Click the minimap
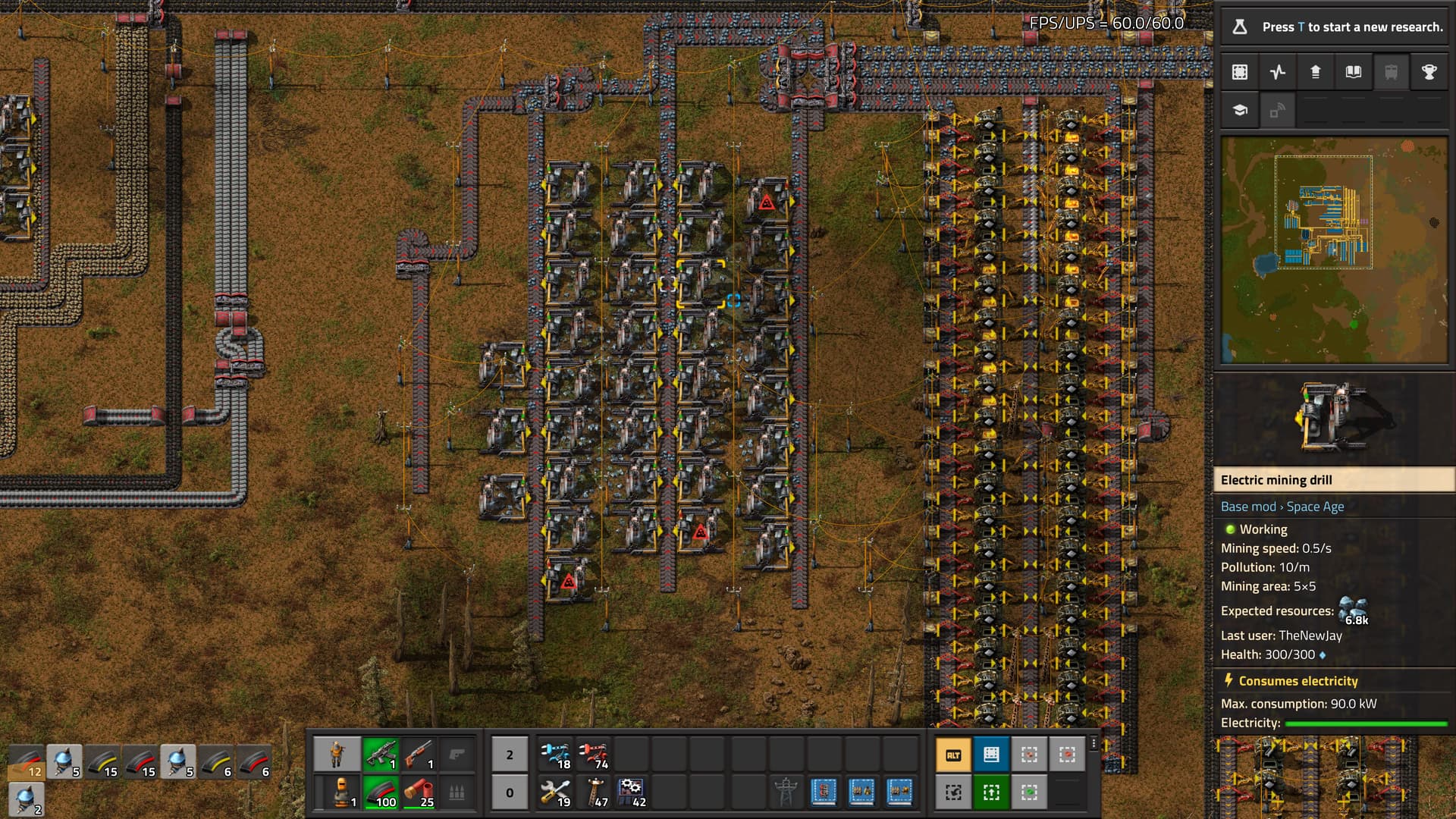 1334,250
